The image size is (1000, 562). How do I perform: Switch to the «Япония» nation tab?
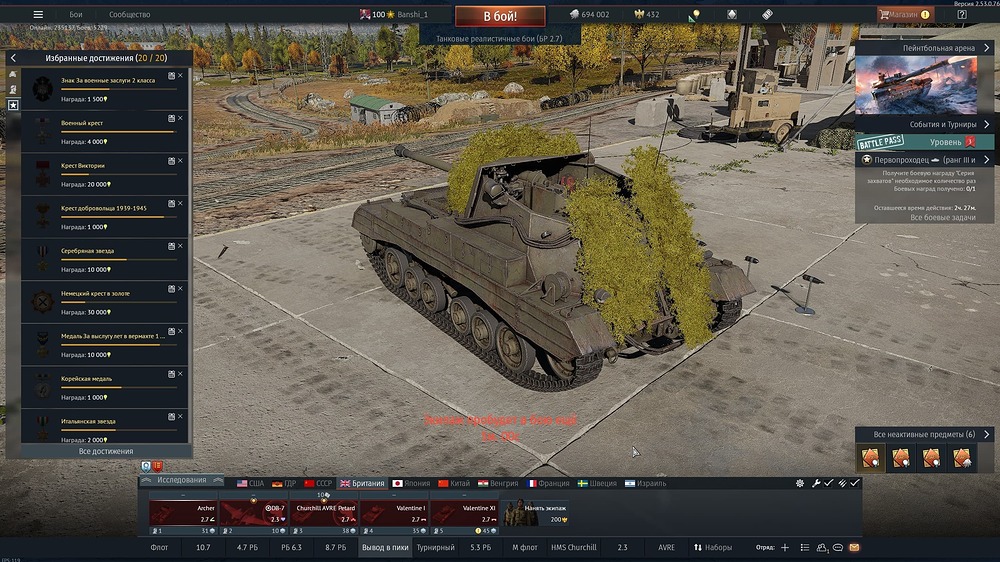pyautogui.click(x=410, y=483)
